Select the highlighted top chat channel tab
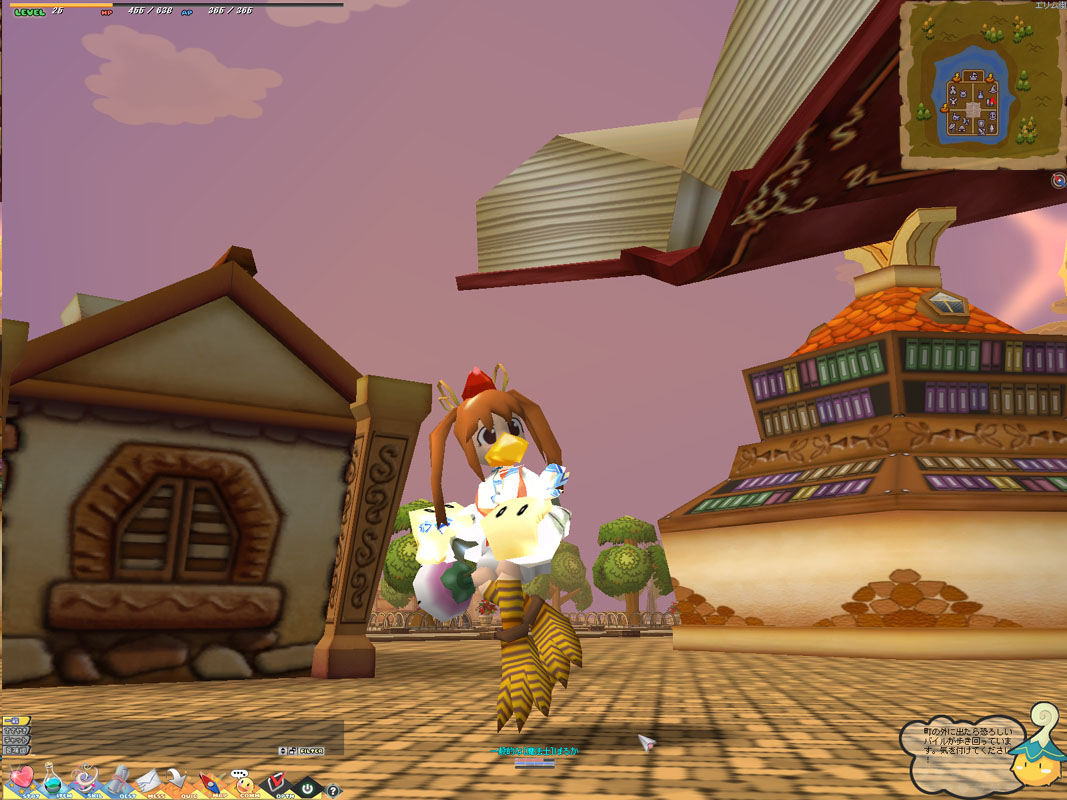 [x=13, y=721]
